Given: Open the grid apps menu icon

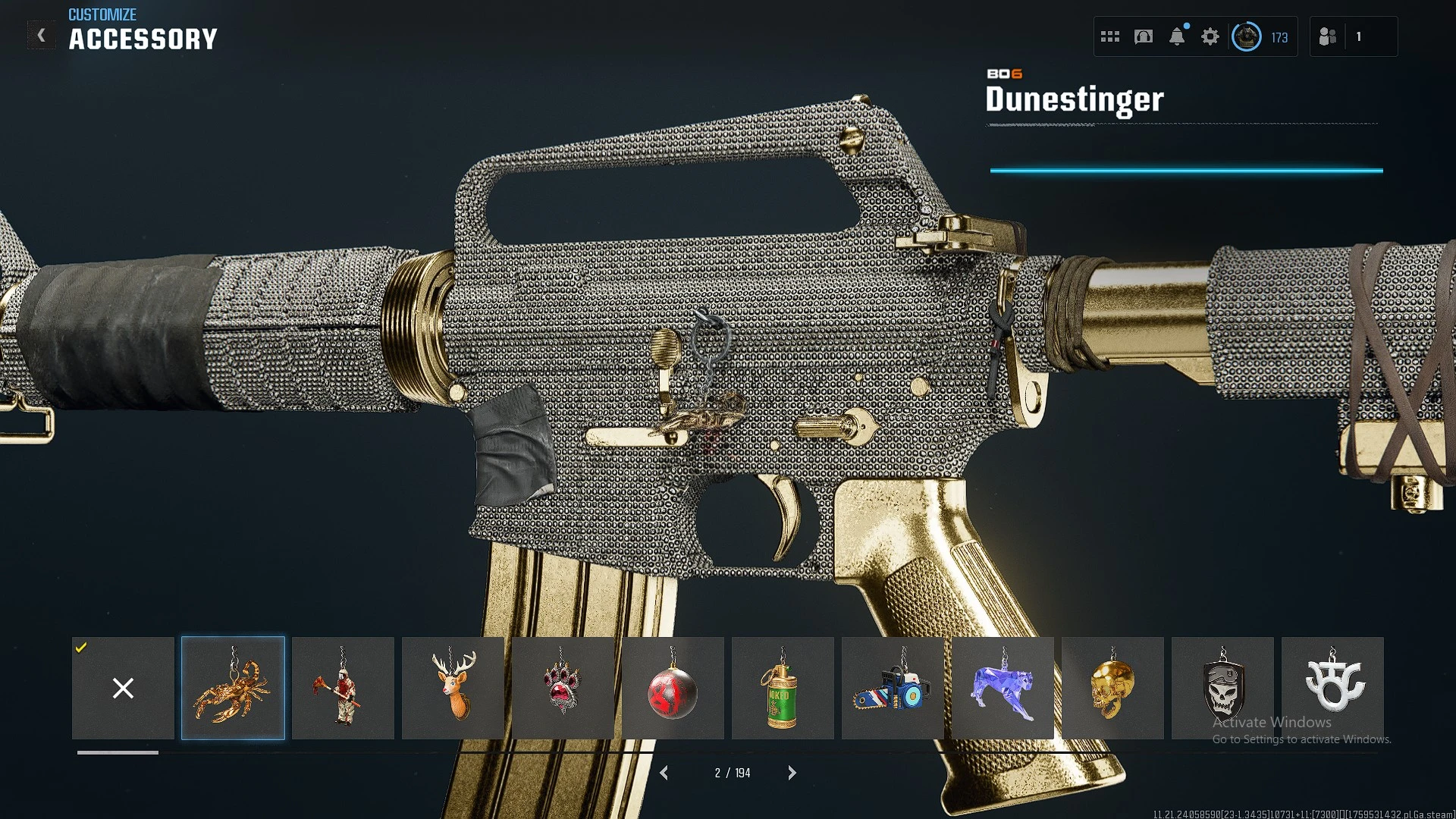Looking at the screenshot, I should [x=1110, y=36].
